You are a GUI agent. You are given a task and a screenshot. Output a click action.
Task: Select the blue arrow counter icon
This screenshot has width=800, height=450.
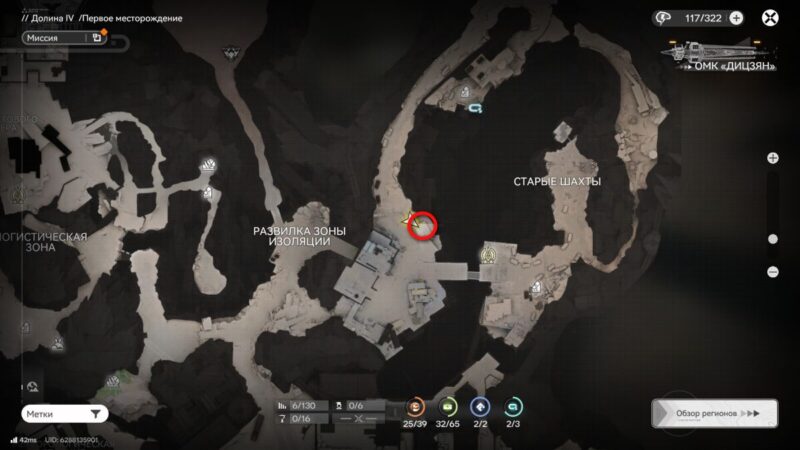pyautogui.click(x=481, y=406)
